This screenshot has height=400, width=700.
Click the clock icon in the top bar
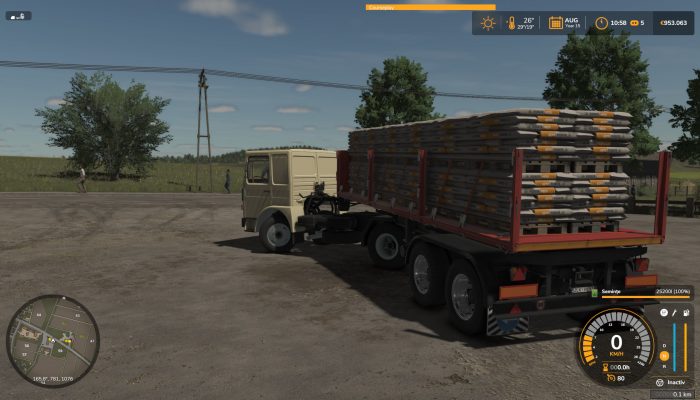pyautogui.click(x=601, y=22)
